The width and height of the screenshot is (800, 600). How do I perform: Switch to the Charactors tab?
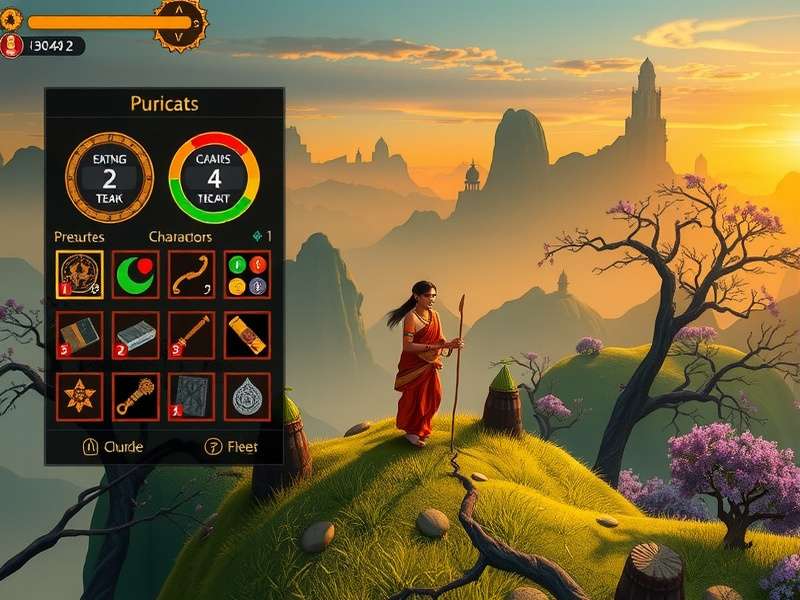pos(180,237)
